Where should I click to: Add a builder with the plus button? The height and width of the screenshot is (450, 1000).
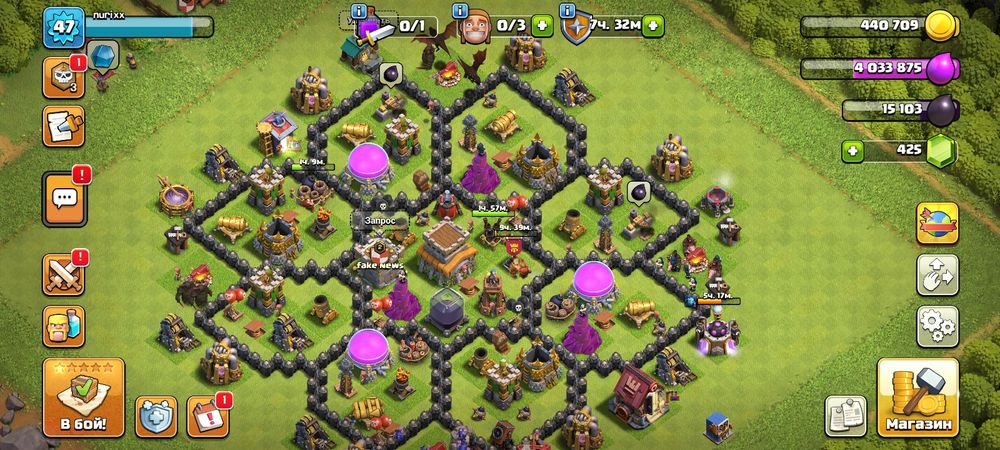tap(542, 26)
